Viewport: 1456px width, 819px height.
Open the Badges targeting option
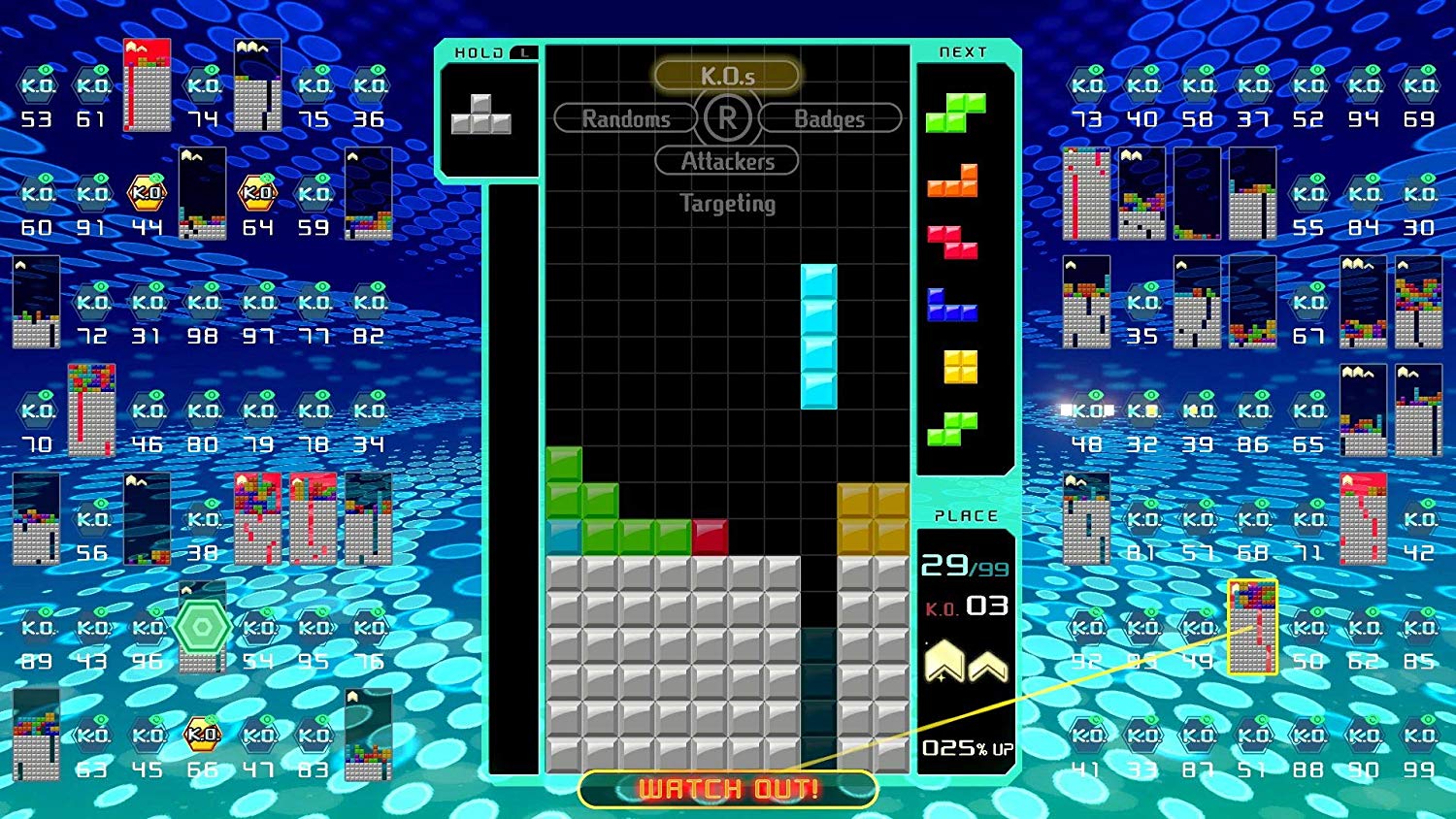830,118
